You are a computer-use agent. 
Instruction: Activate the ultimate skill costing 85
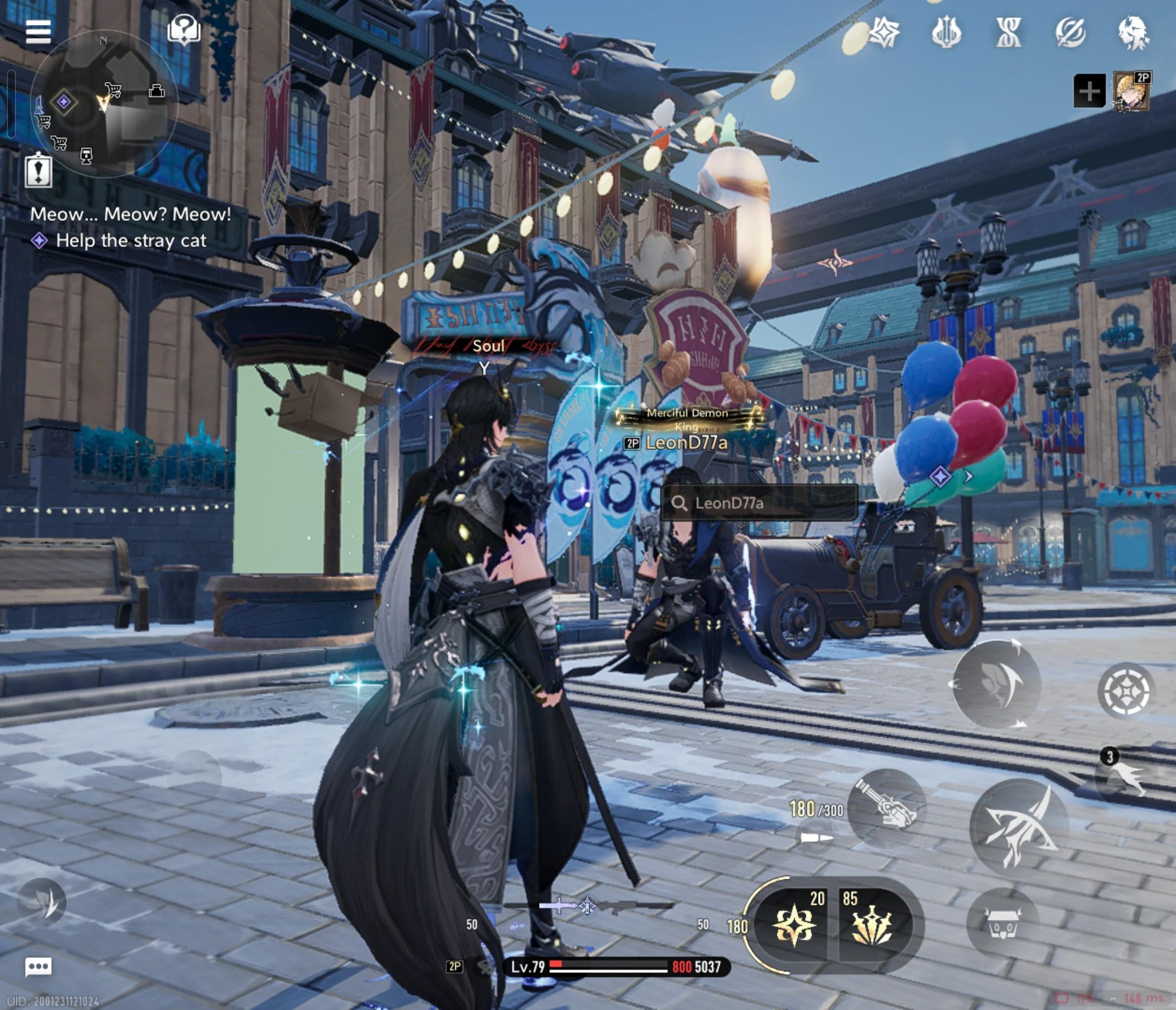click(871, 925)
